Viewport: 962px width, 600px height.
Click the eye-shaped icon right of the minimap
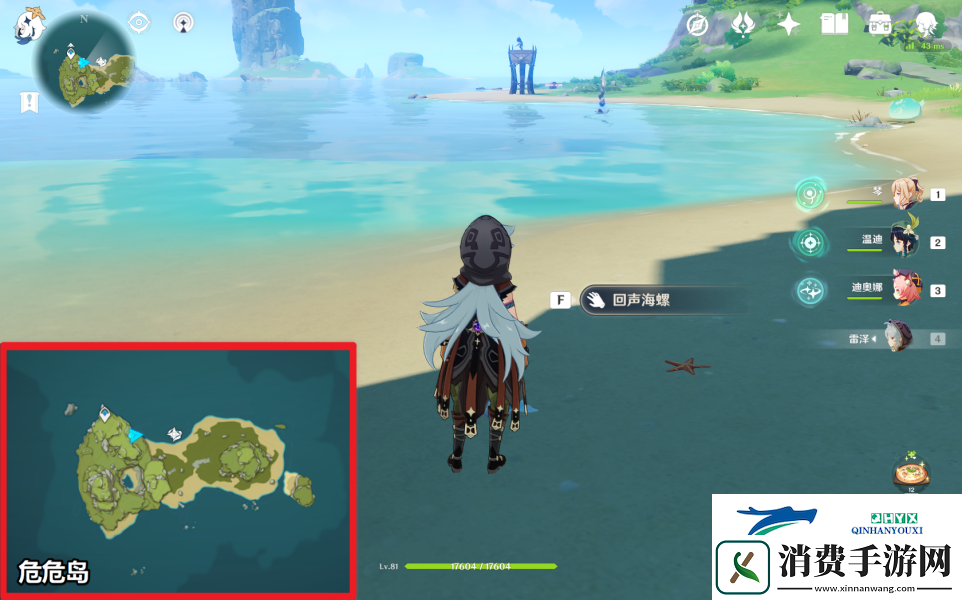point(140,22)
